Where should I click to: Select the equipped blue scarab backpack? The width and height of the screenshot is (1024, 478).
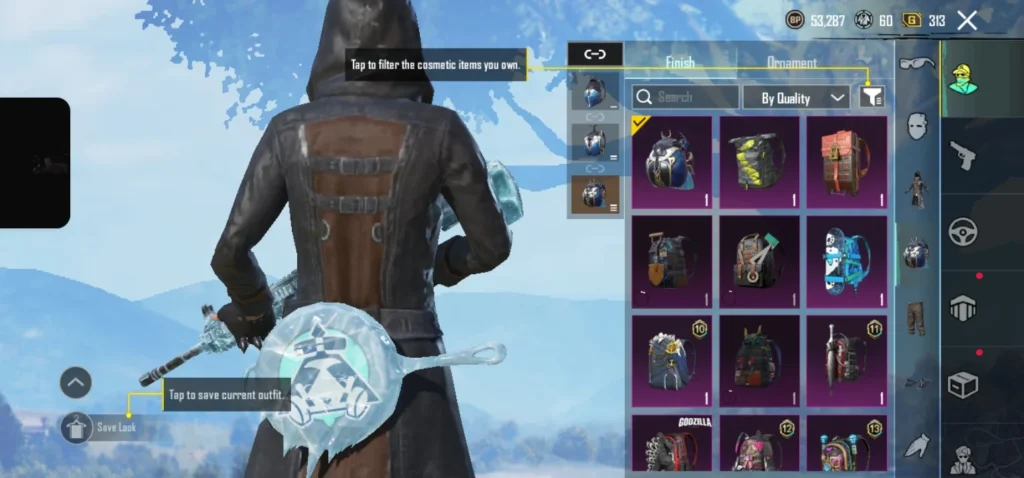click(672, 162)
